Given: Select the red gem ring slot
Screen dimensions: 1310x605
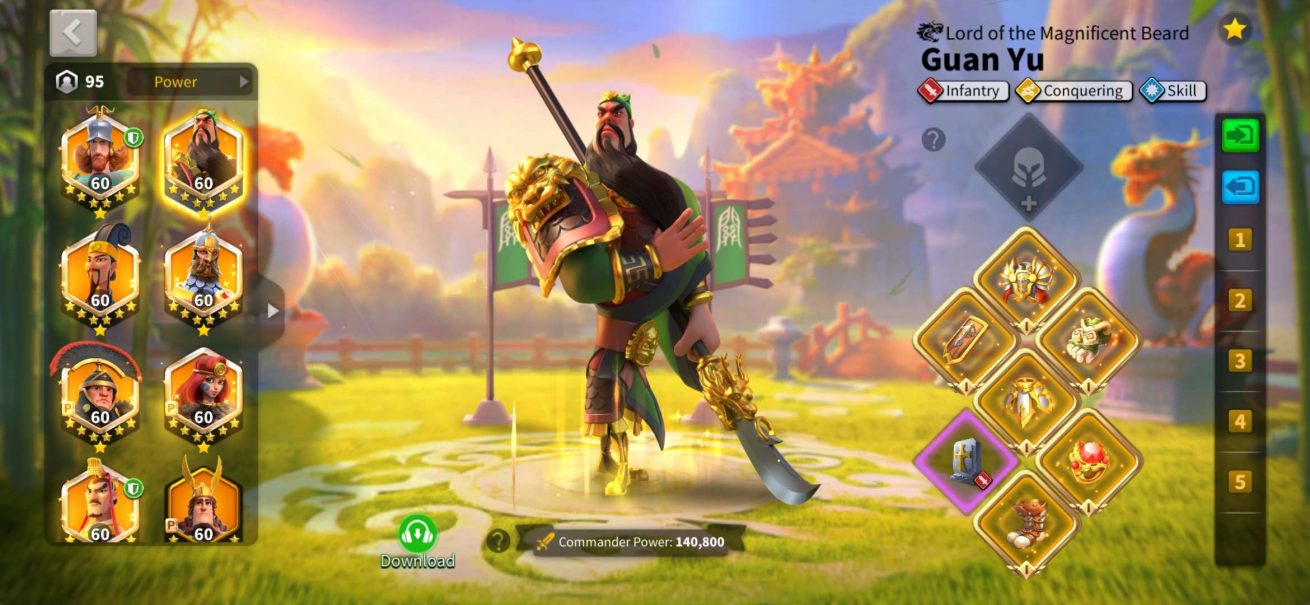Looking at the screenshot, I should click(1088, 461).
